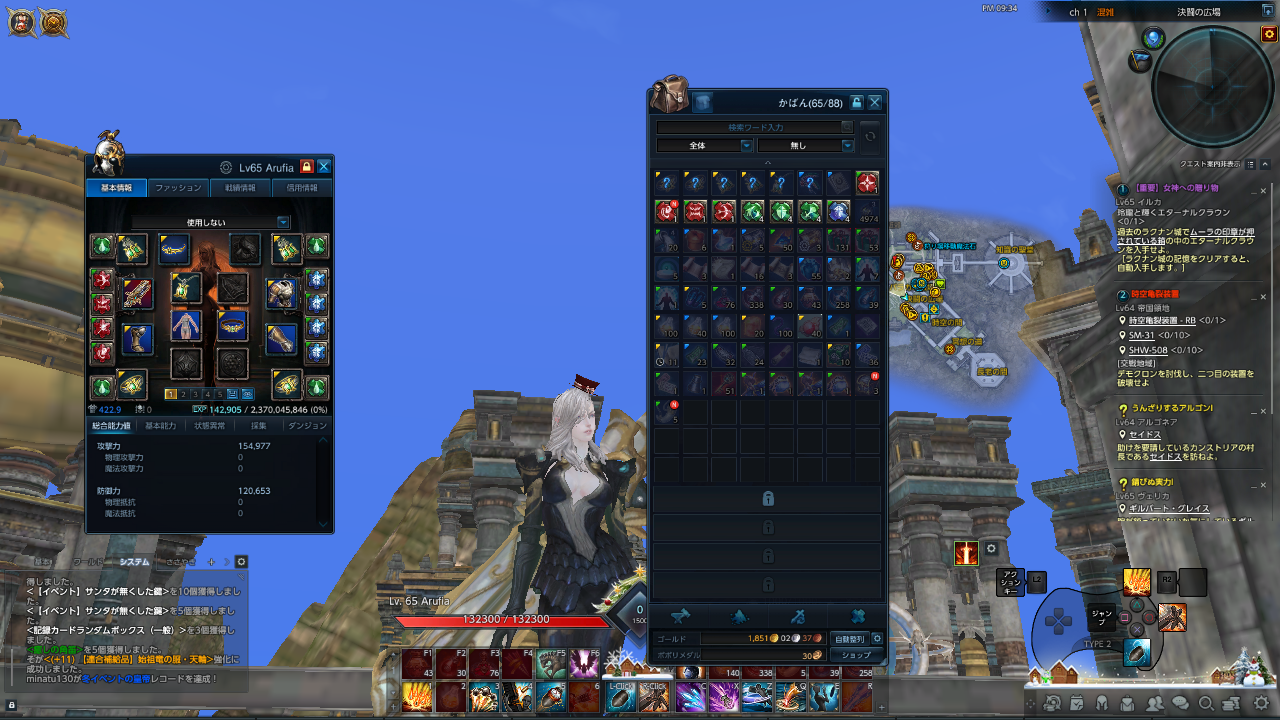The image size is (1280, 720).
Task: Open the bag auto-sort gear settings
Action: (x=877, y=638)
